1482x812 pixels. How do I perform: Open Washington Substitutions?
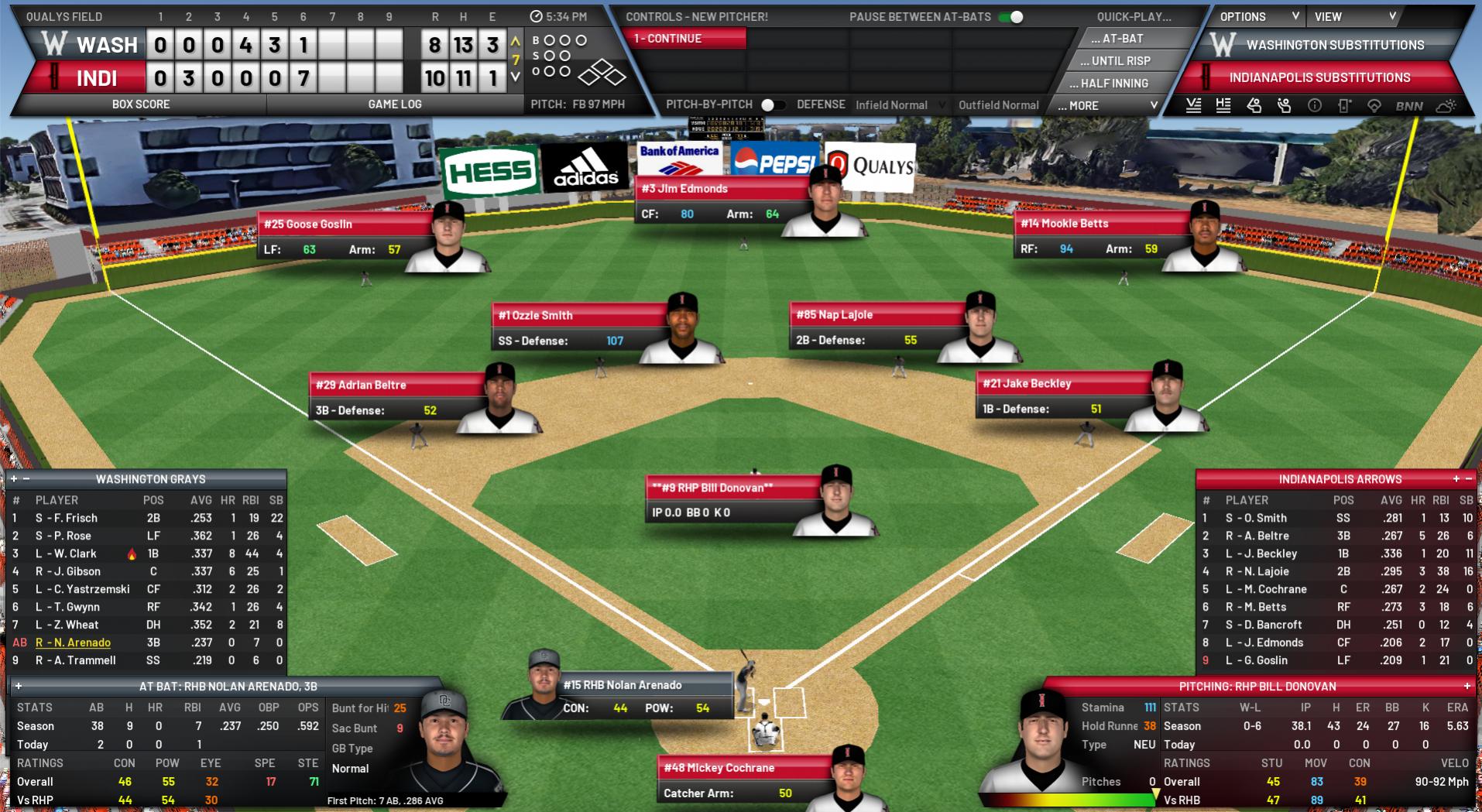tap(1334, 45)
